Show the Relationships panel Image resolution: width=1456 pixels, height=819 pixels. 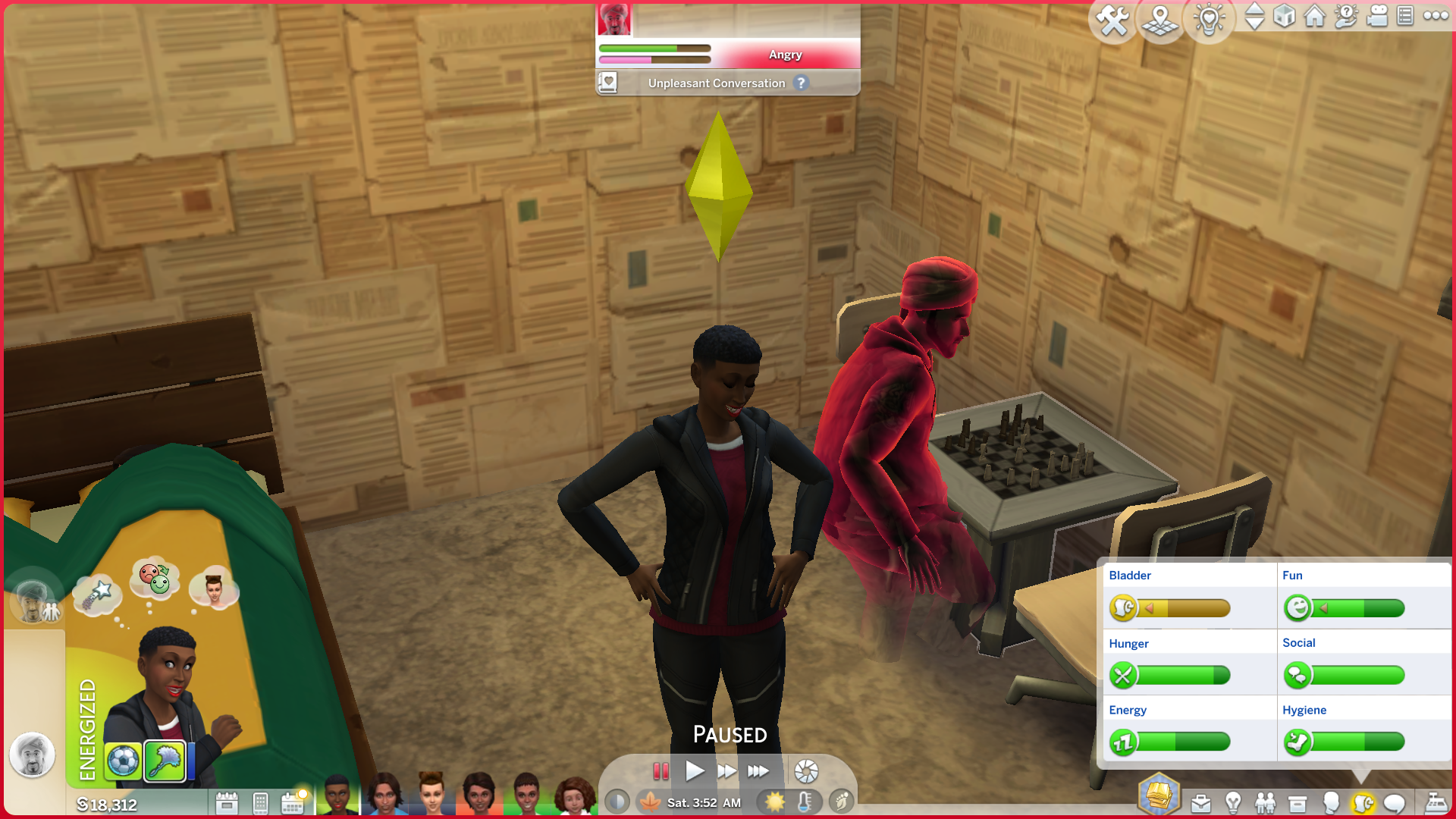coord(1265,803)
